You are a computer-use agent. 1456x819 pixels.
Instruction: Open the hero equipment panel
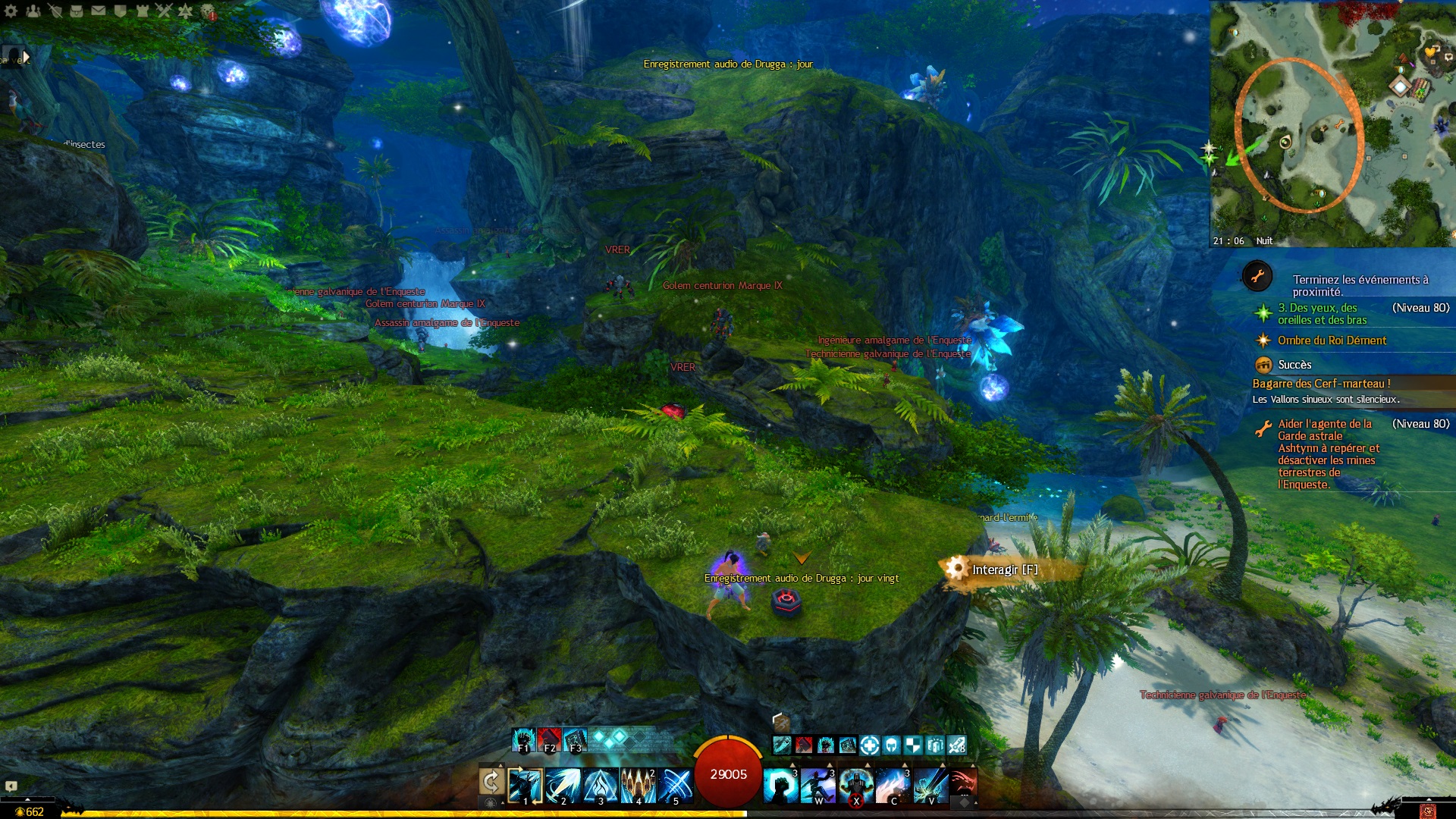[55, 11]
